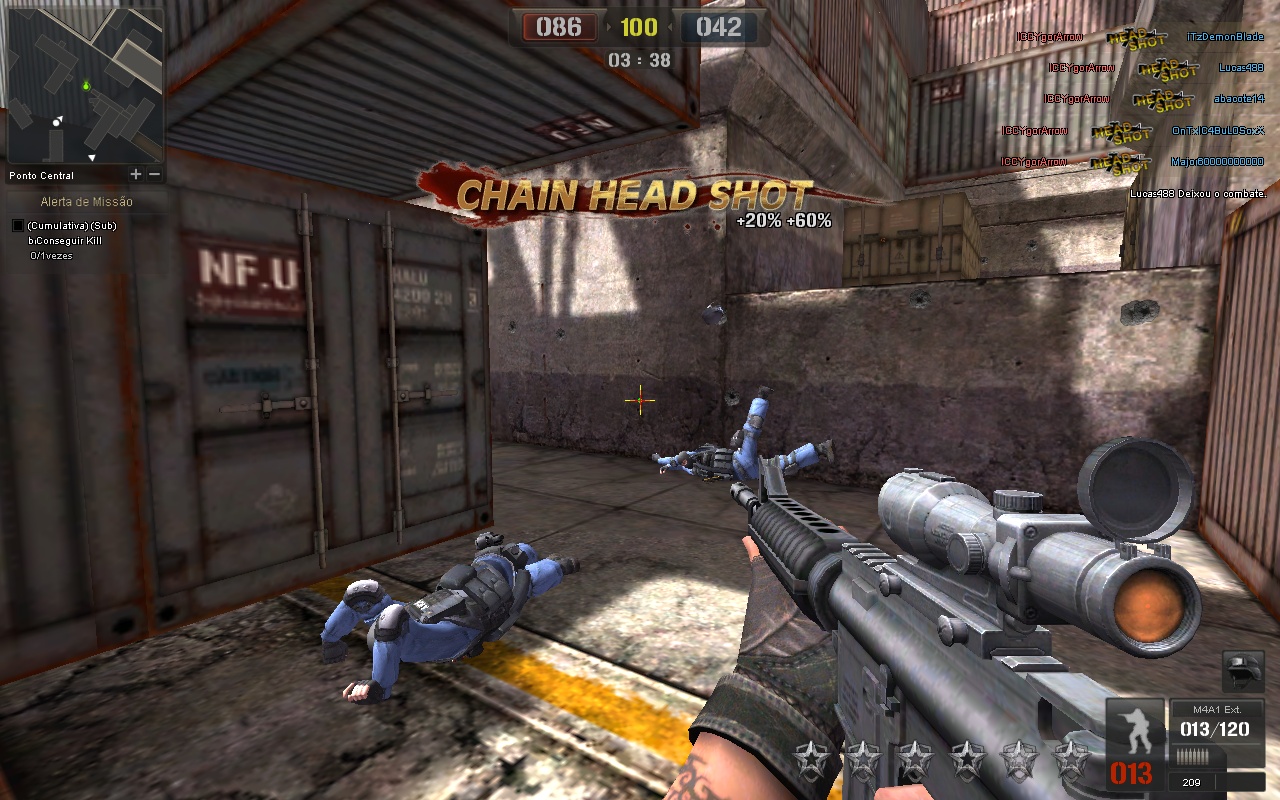Click the minimap zoom-in plus control
The image size is (1280, 800).
[135, 173]
